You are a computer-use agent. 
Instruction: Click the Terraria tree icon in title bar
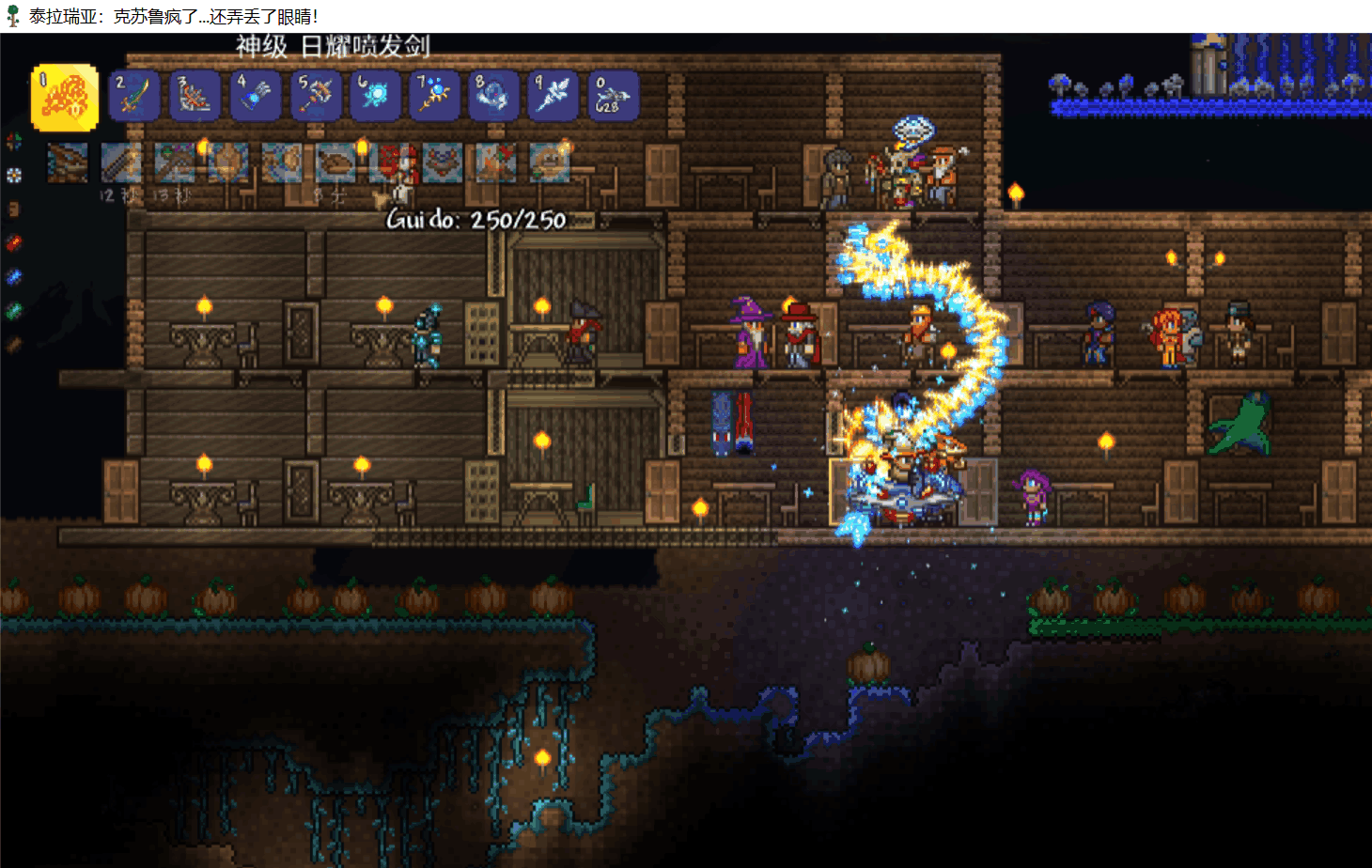tap(13, 16)
